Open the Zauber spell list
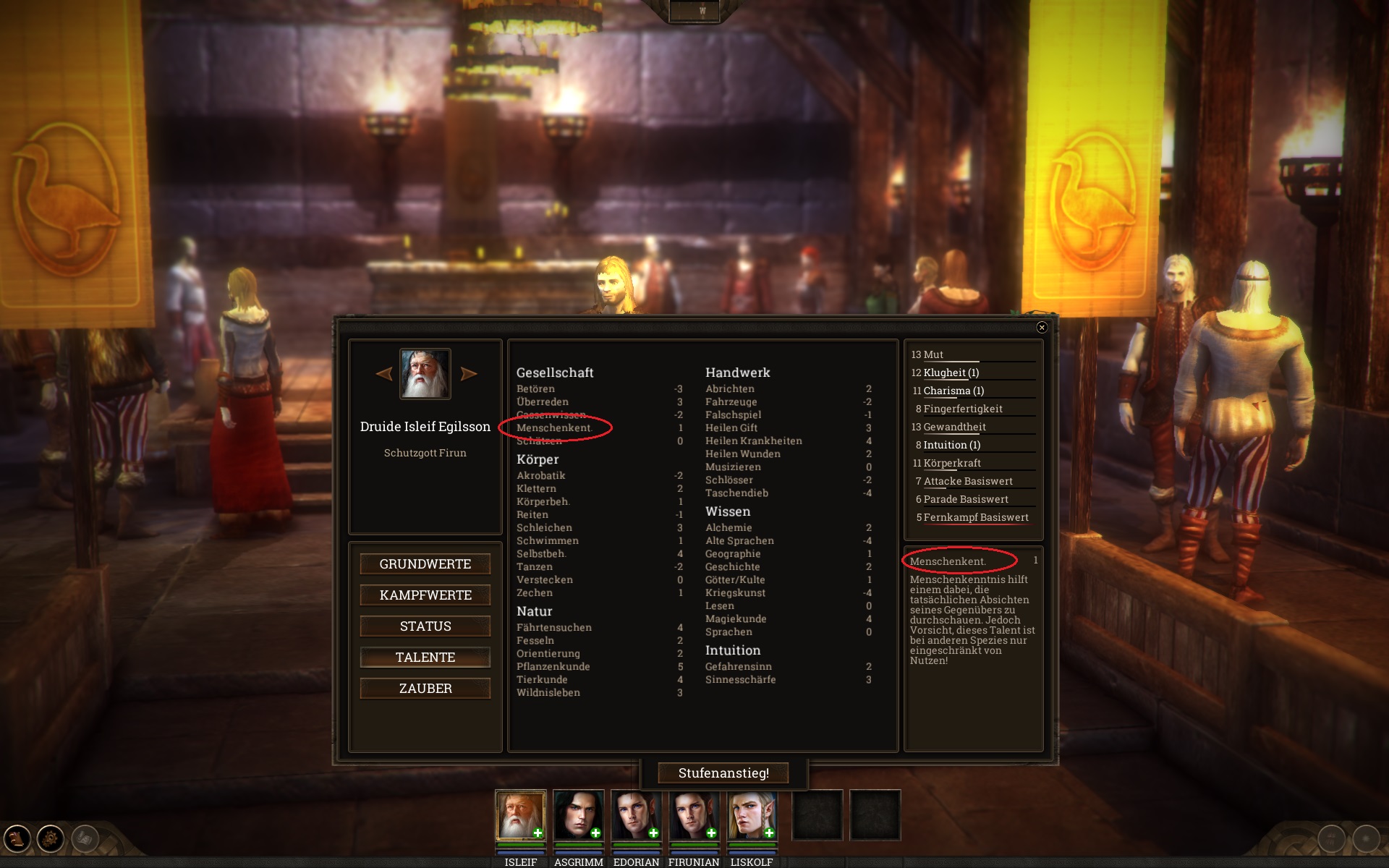The height and width of the screenshot is (868, 1389). (x=425, y=689)
